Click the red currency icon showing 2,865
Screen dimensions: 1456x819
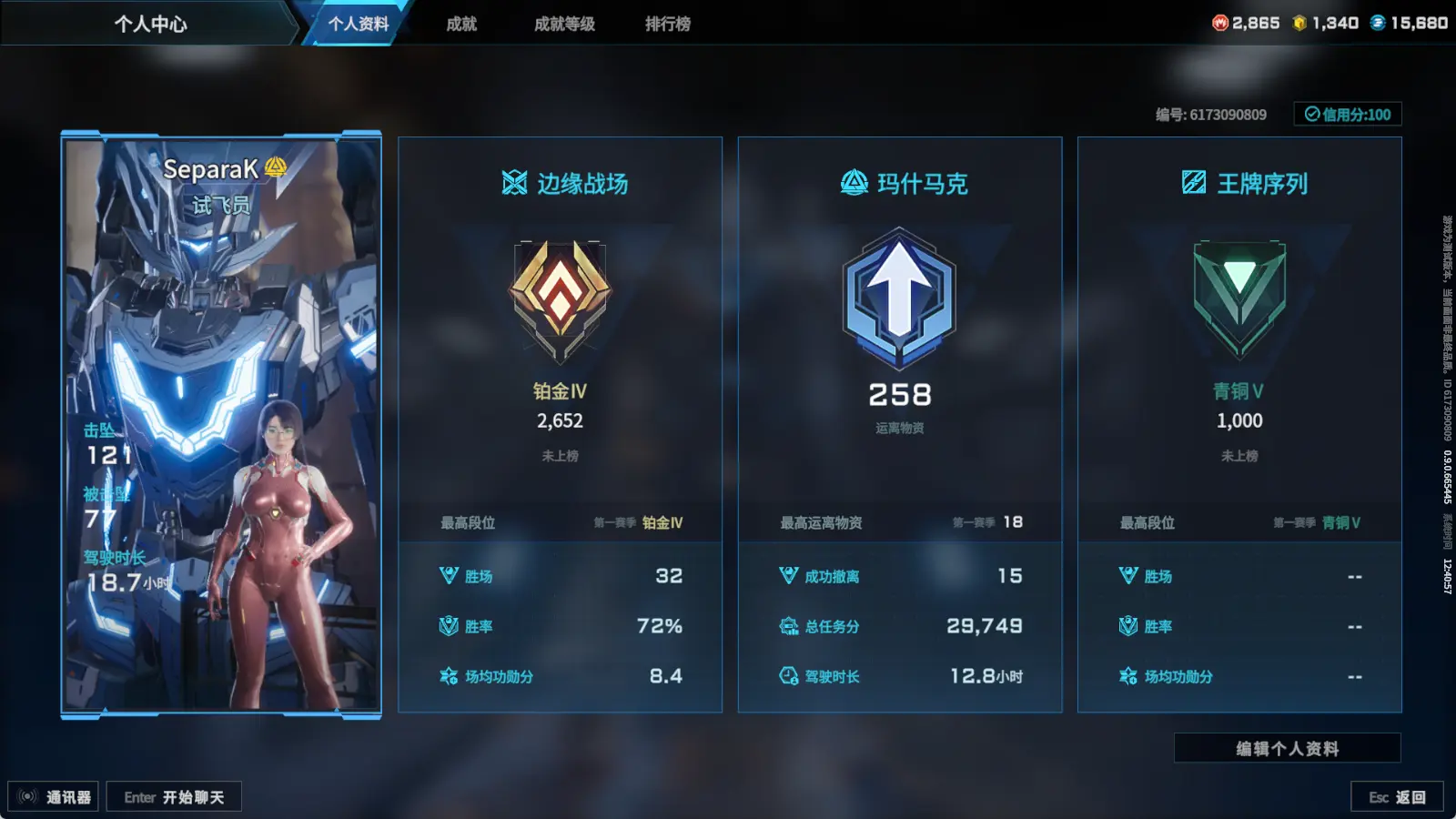1220,23
